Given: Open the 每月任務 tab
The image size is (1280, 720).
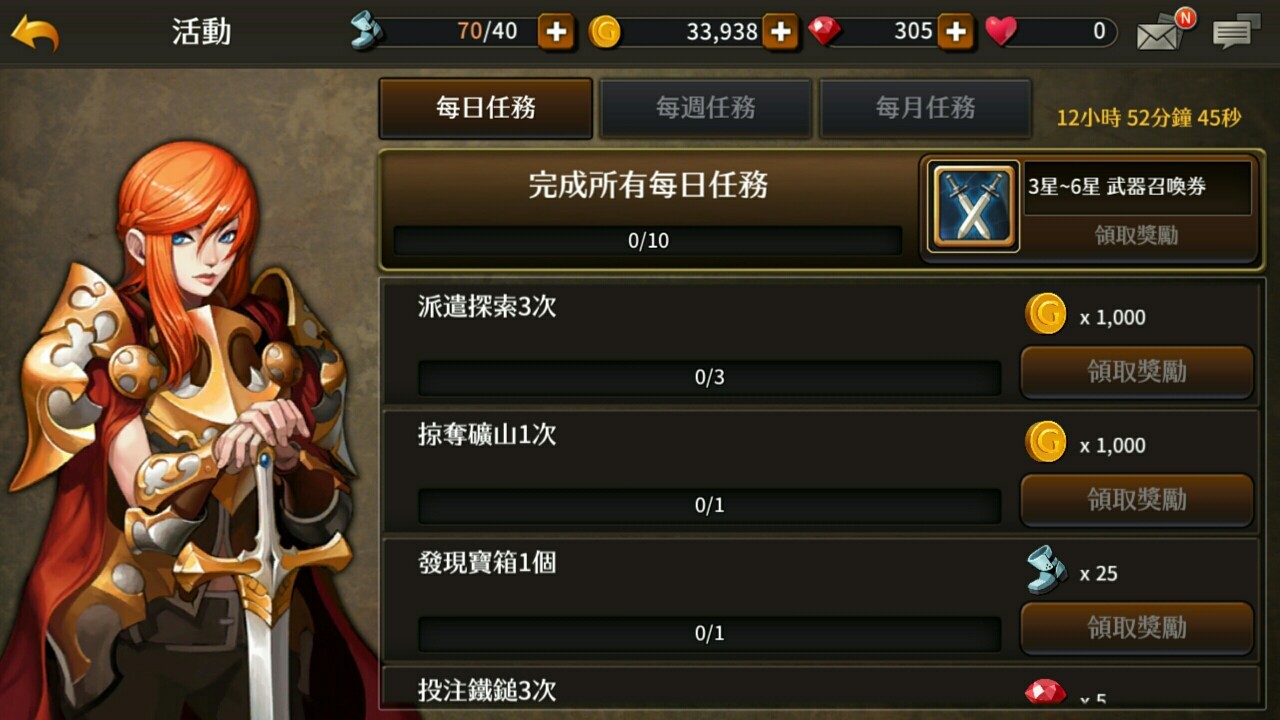Looking at the screenshot, I should pos(923,107).
